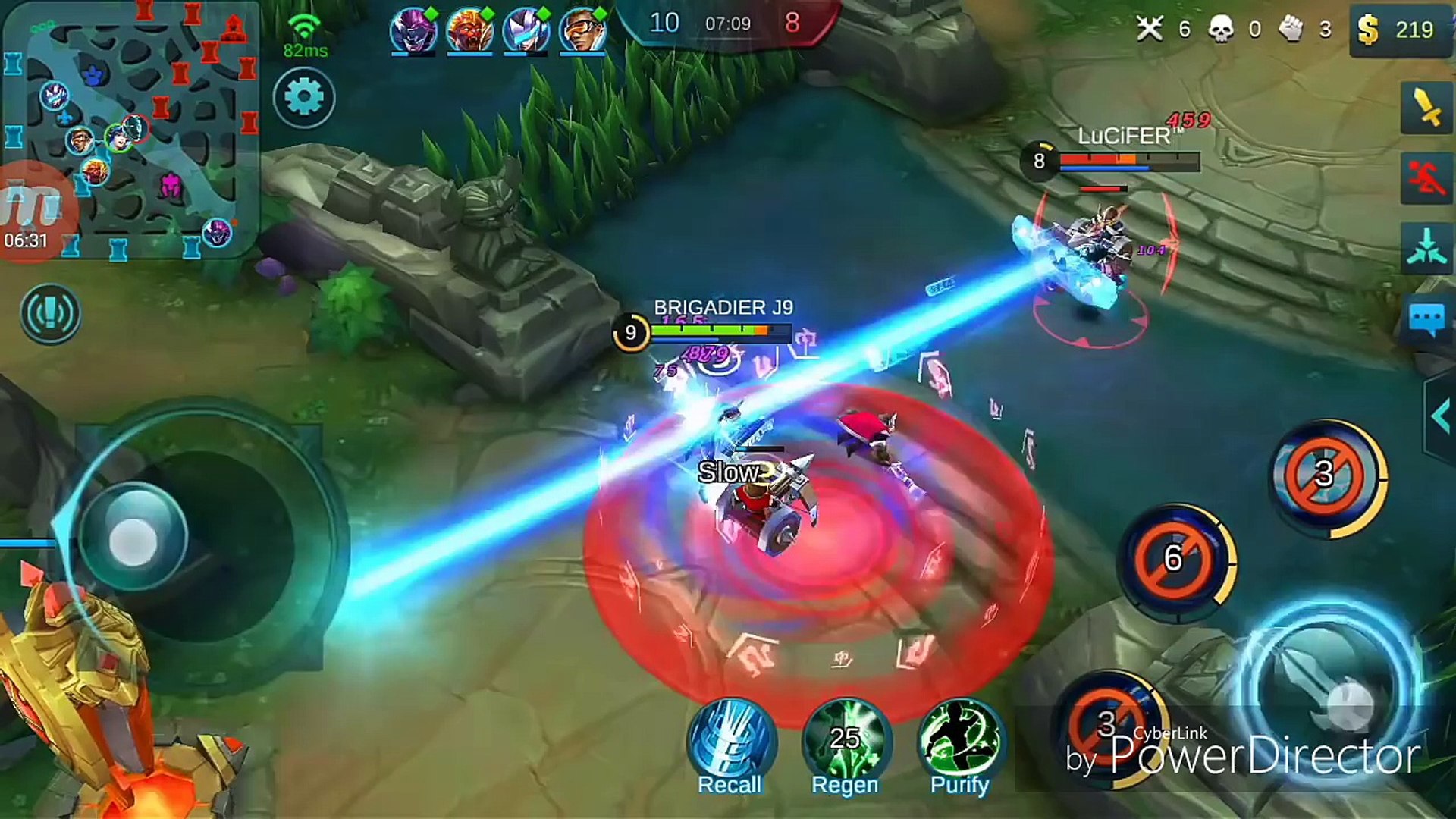Select the first teammate hero portrait
Image resolution: width=1456 pixels, height=819 pixels.
pyautogui.click(x=413, y=30)
